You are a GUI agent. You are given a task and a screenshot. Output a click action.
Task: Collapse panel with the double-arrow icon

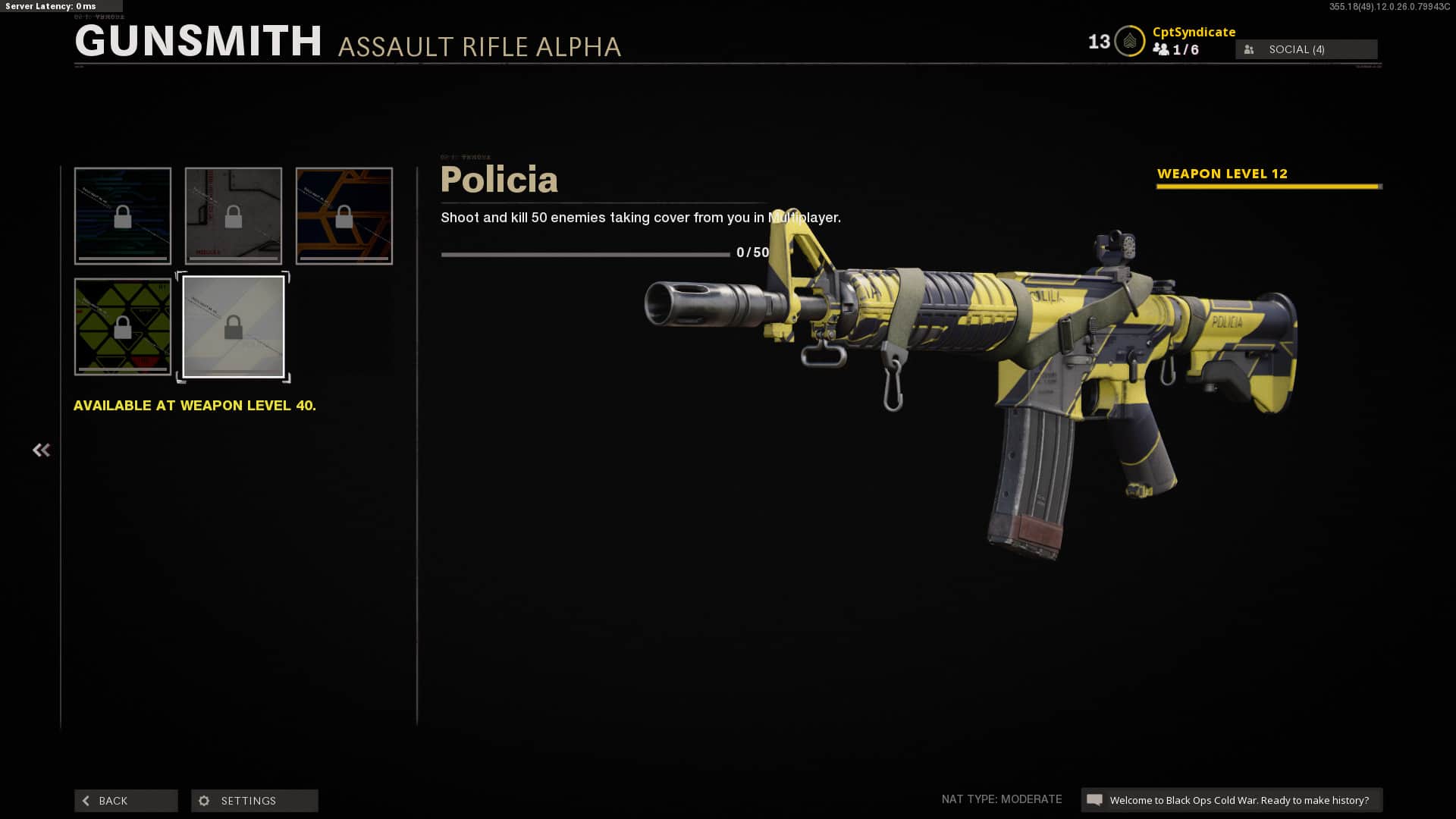click(41, 450)
